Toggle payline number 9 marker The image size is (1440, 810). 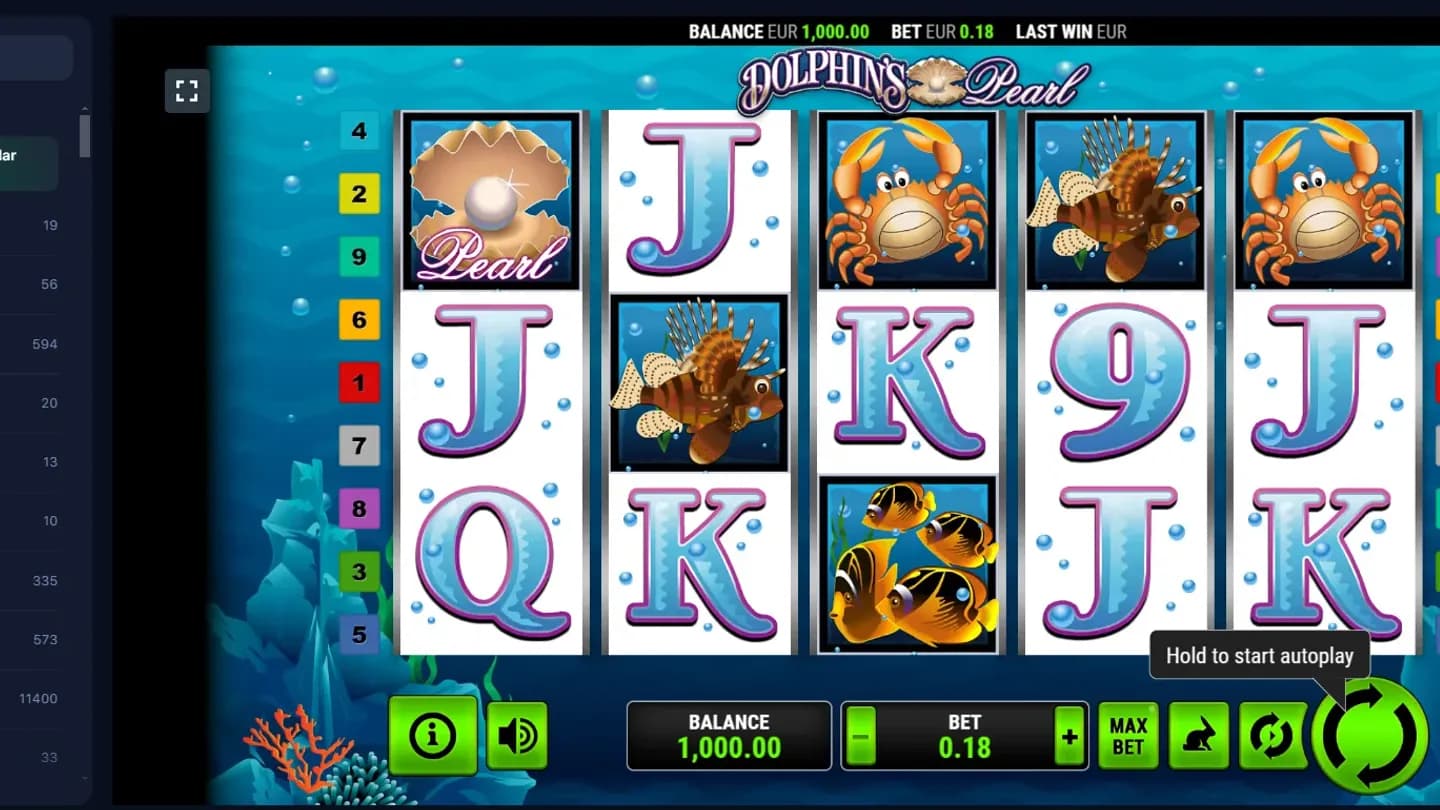[360, 257]
